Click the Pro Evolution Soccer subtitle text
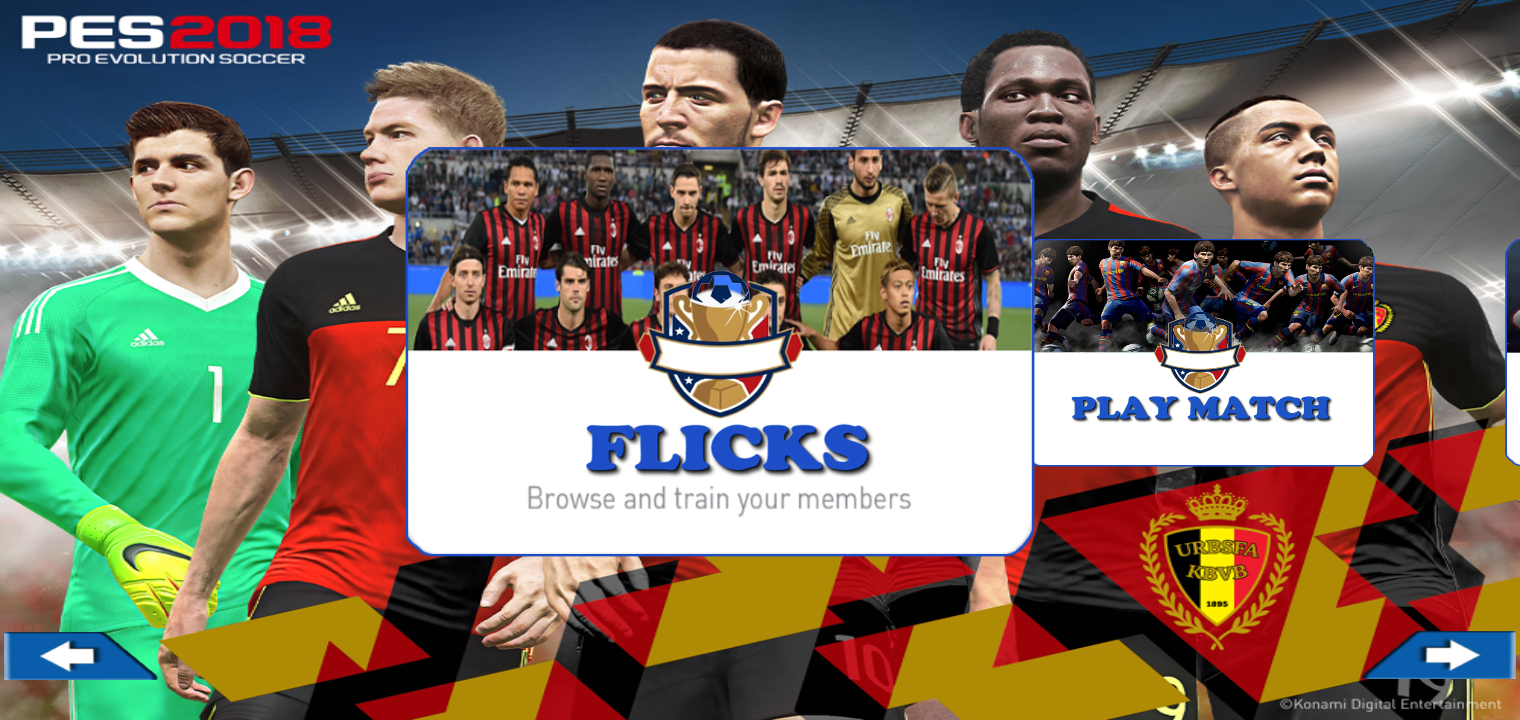The width and height of the screenshot is (1520, 720). [175, 60]
